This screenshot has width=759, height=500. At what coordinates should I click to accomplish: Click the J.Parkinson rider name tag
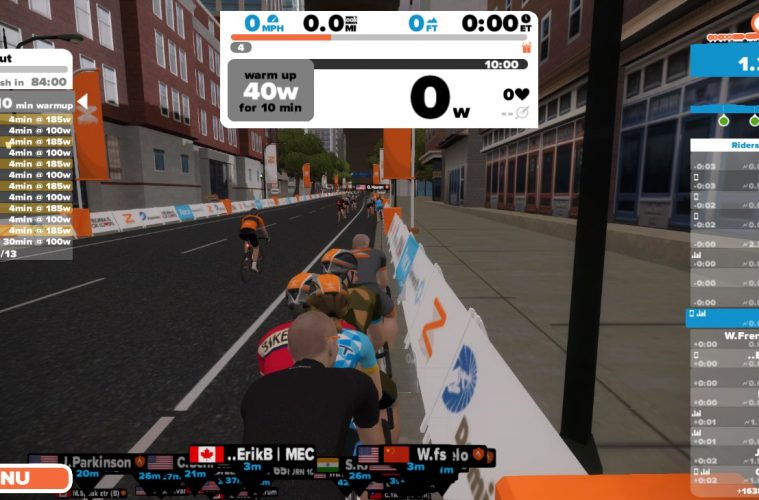click(95, 462)
